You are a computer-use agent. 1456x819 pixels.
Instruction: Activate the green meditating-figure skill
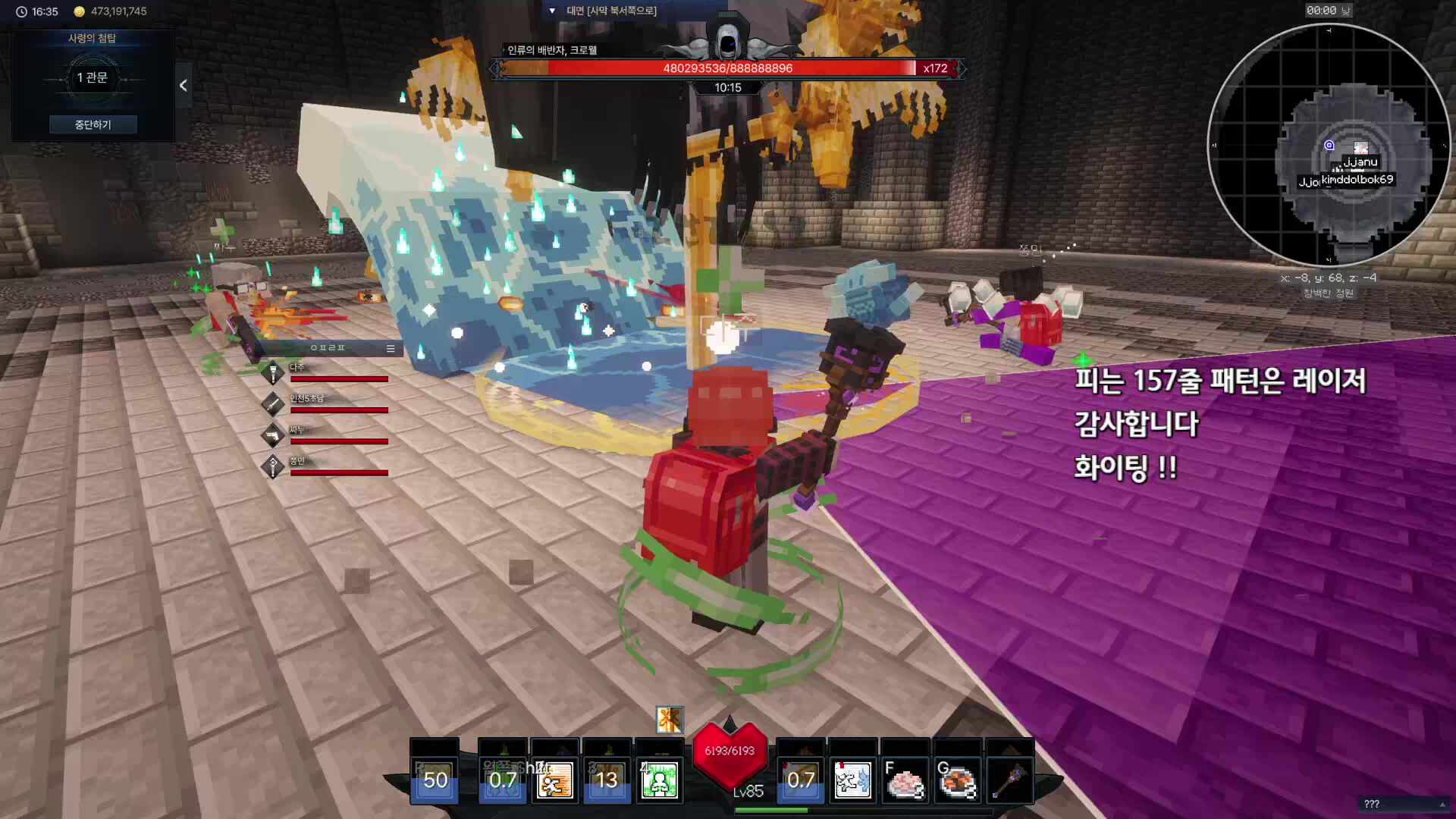658,780
